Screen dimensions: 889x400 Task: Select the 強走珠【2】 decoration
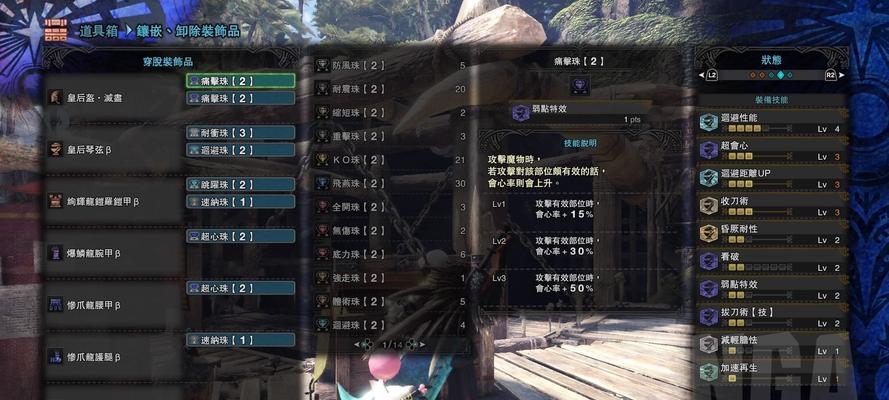tap(390, 277)
